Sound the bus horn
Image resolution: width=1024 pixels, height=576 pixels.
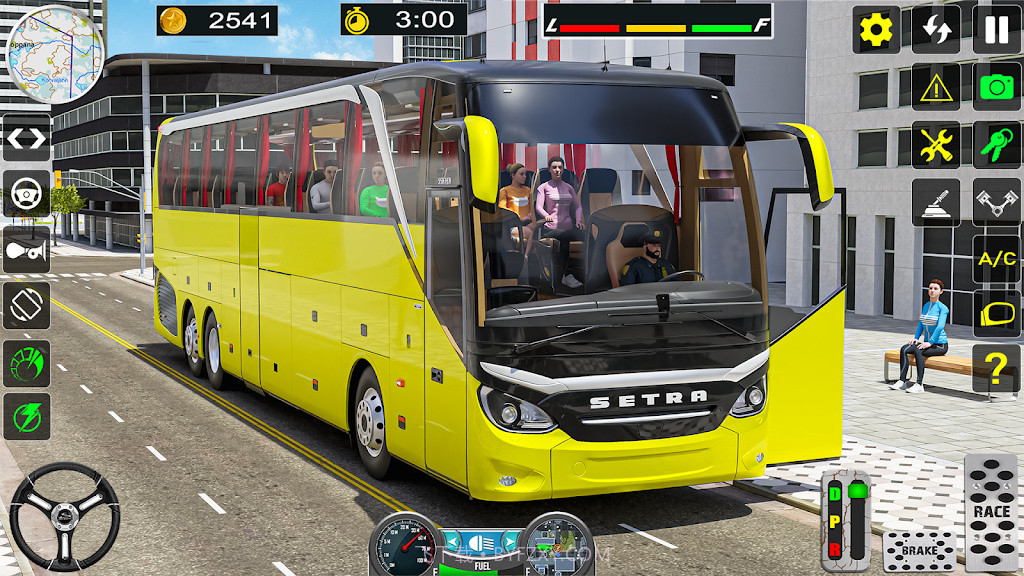[27, 249]
